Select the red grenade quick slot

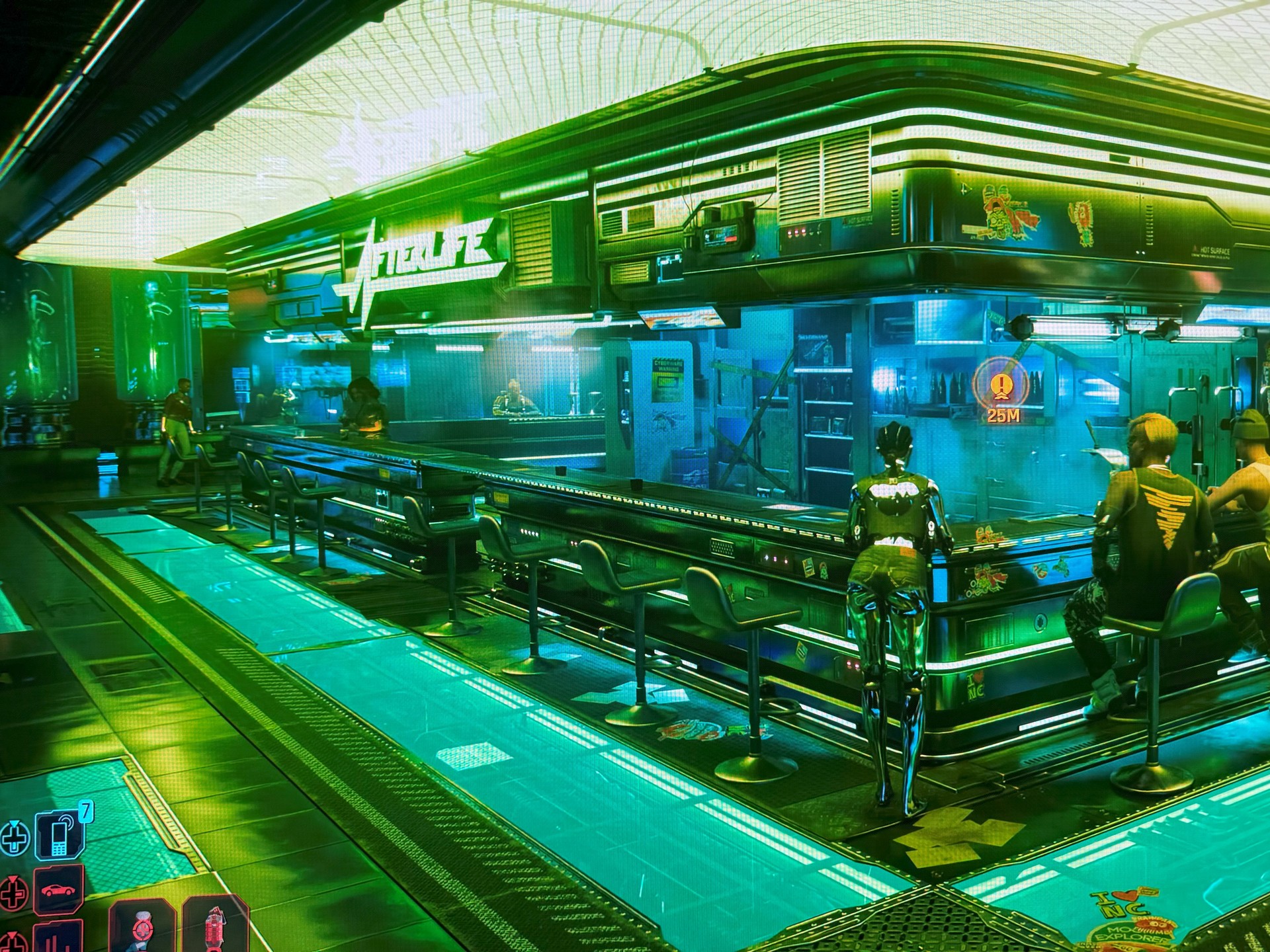(x=212, y=927)
